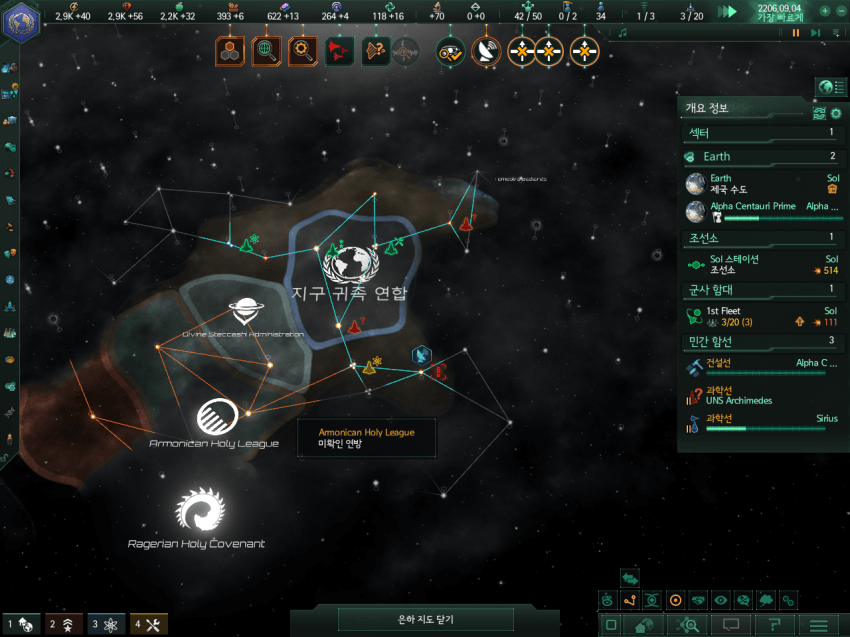Screen dimensions: 850x637
Task: Select the Sol 스테이션 shipyard entry
Action: click(762, 265)
